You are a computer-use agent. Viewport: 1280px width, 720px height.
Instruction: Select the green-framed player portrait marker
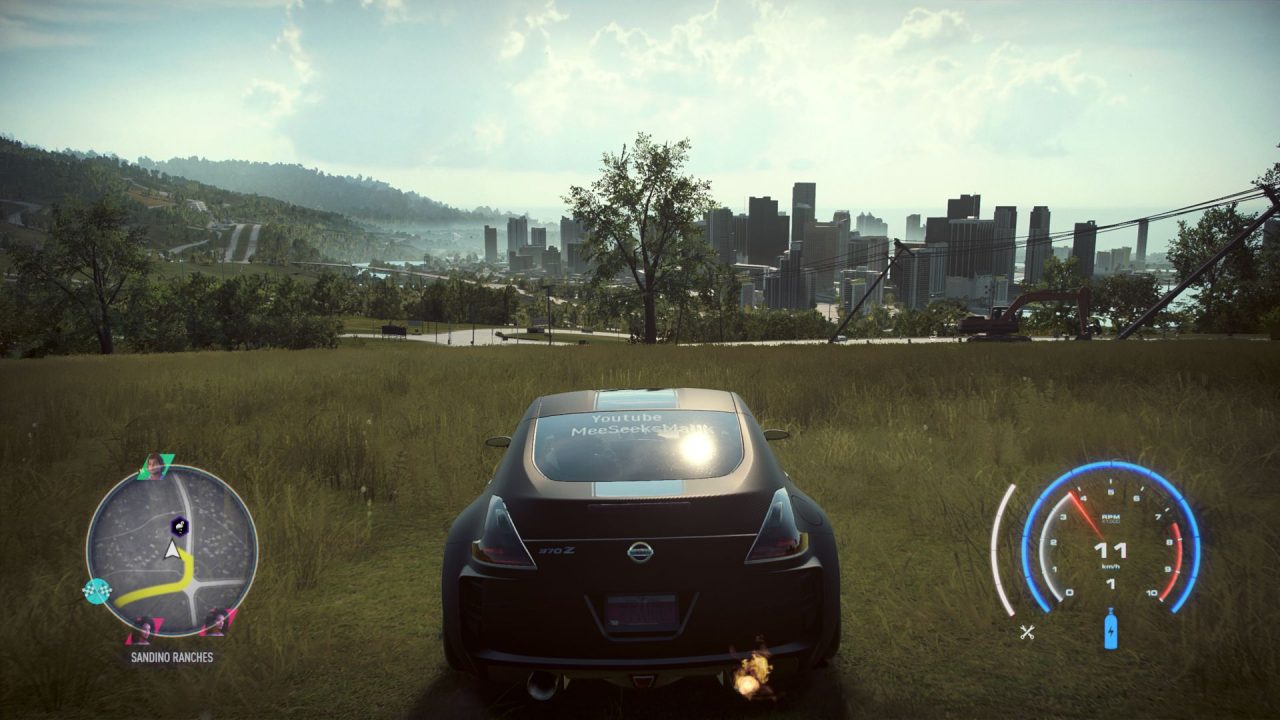[x=155, y=466]
